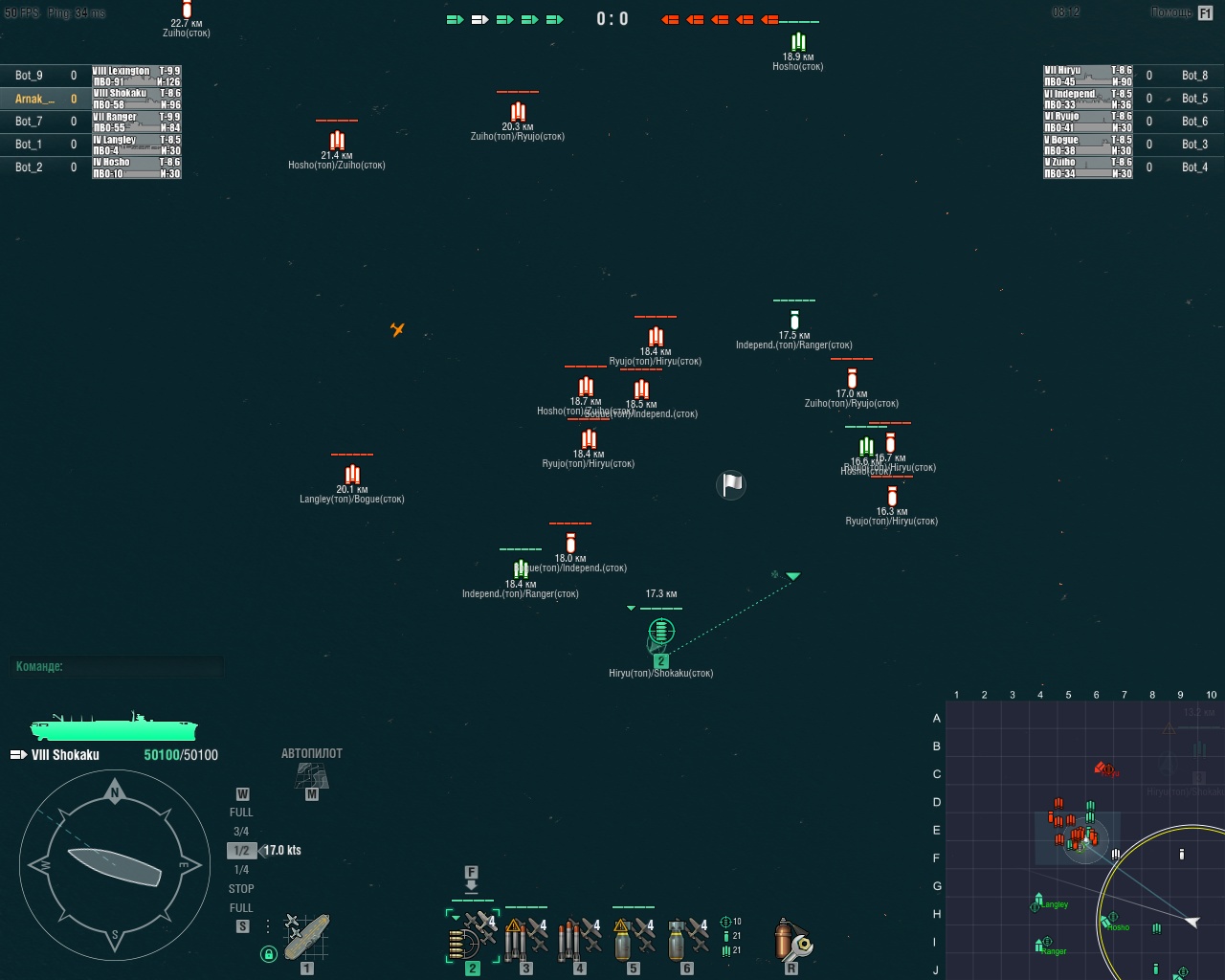Image resolution: width=1225 pixels, height=980 pixels.
Task: Set engine speed to 1/4
Action: coord(241,870)
